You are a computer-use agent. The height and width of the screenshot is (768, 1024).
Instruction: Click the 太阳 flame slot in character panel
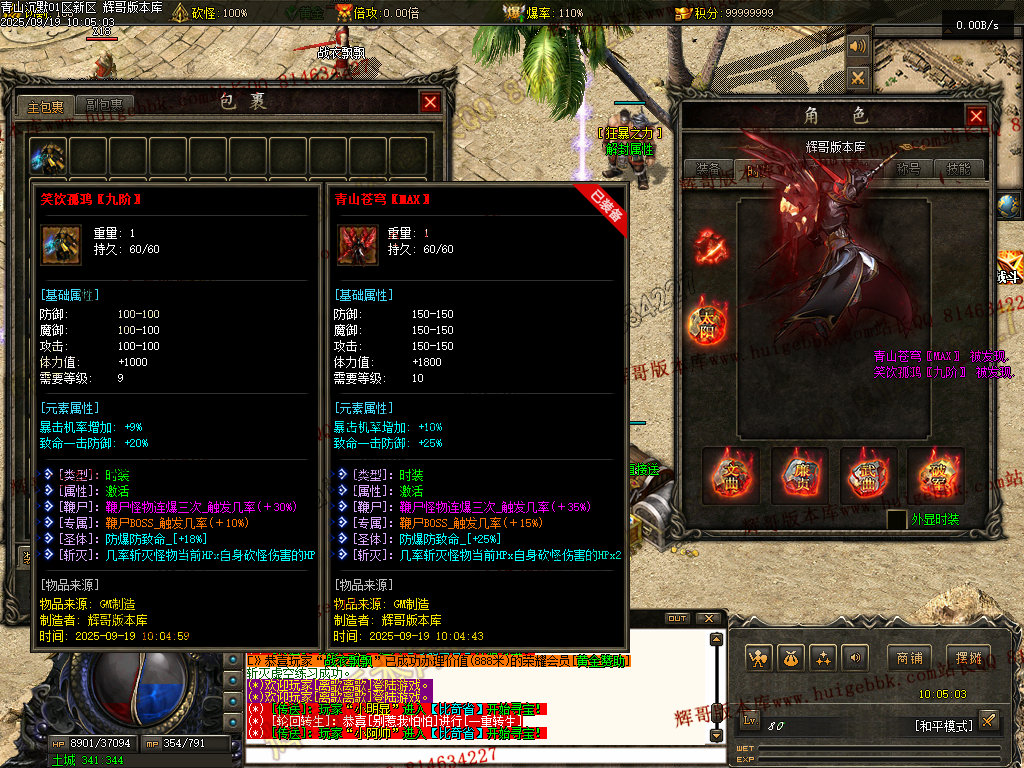709,322
